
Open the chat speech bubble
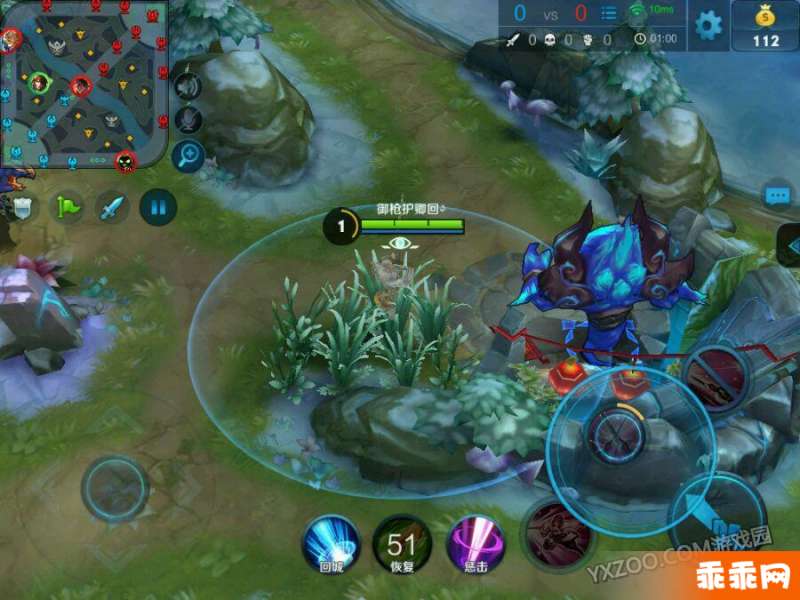[x=778, y=195]
